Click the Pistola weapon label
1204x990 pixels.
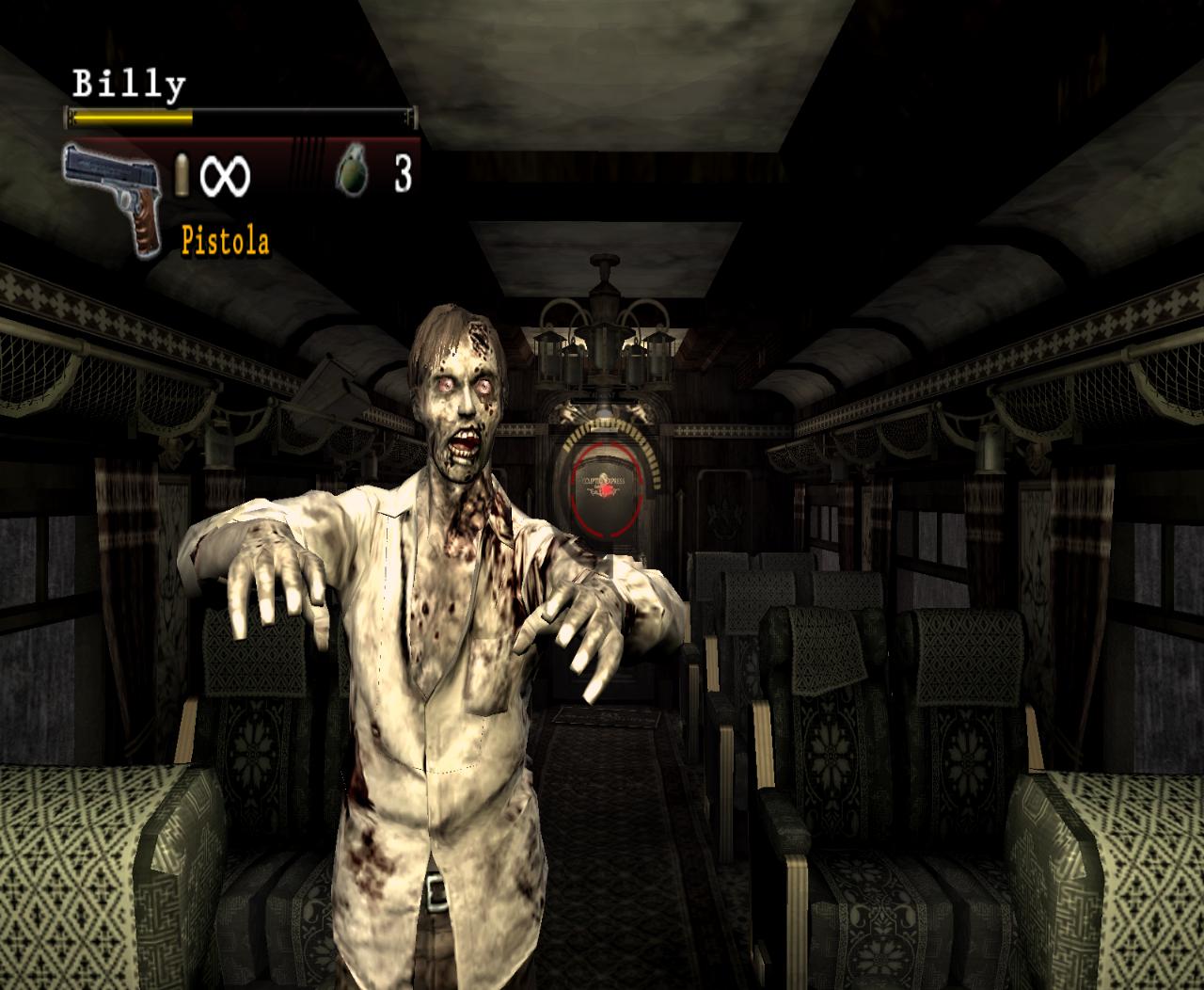[225, 240]
